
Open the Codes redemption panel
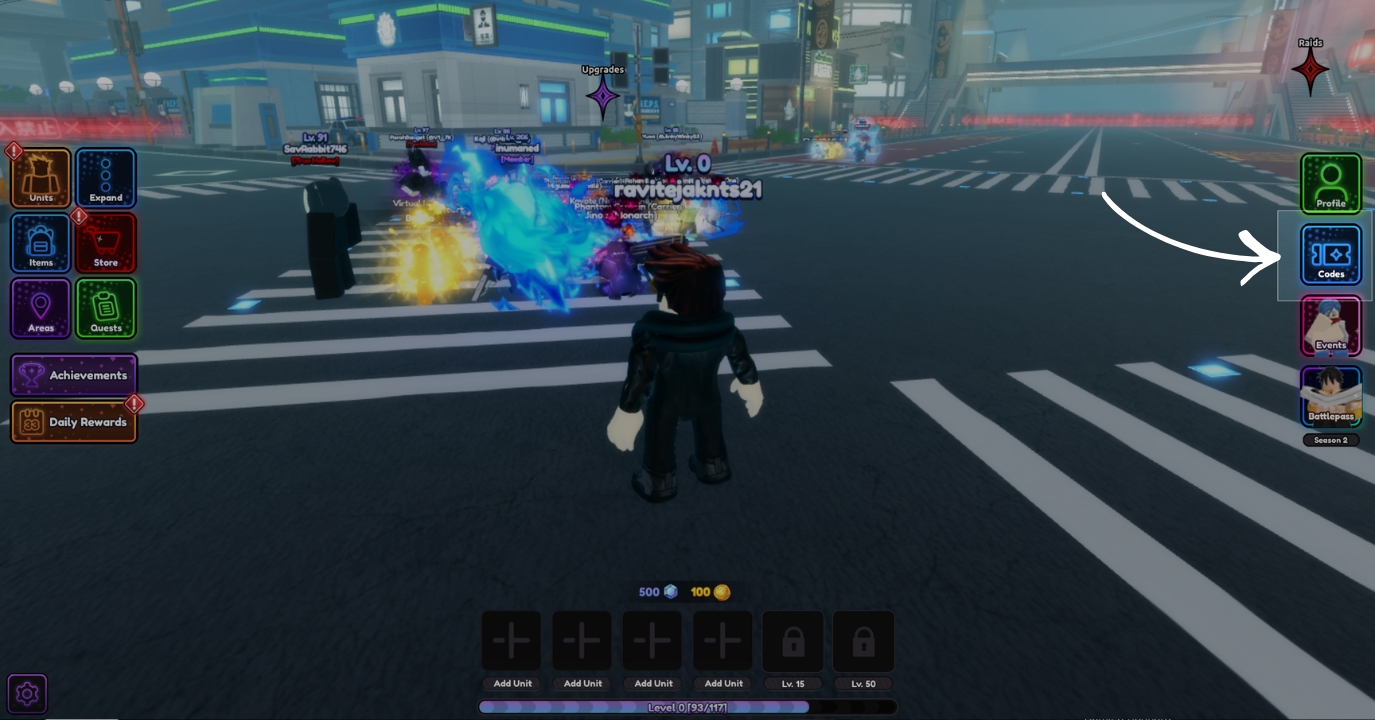click(1331, 254)
